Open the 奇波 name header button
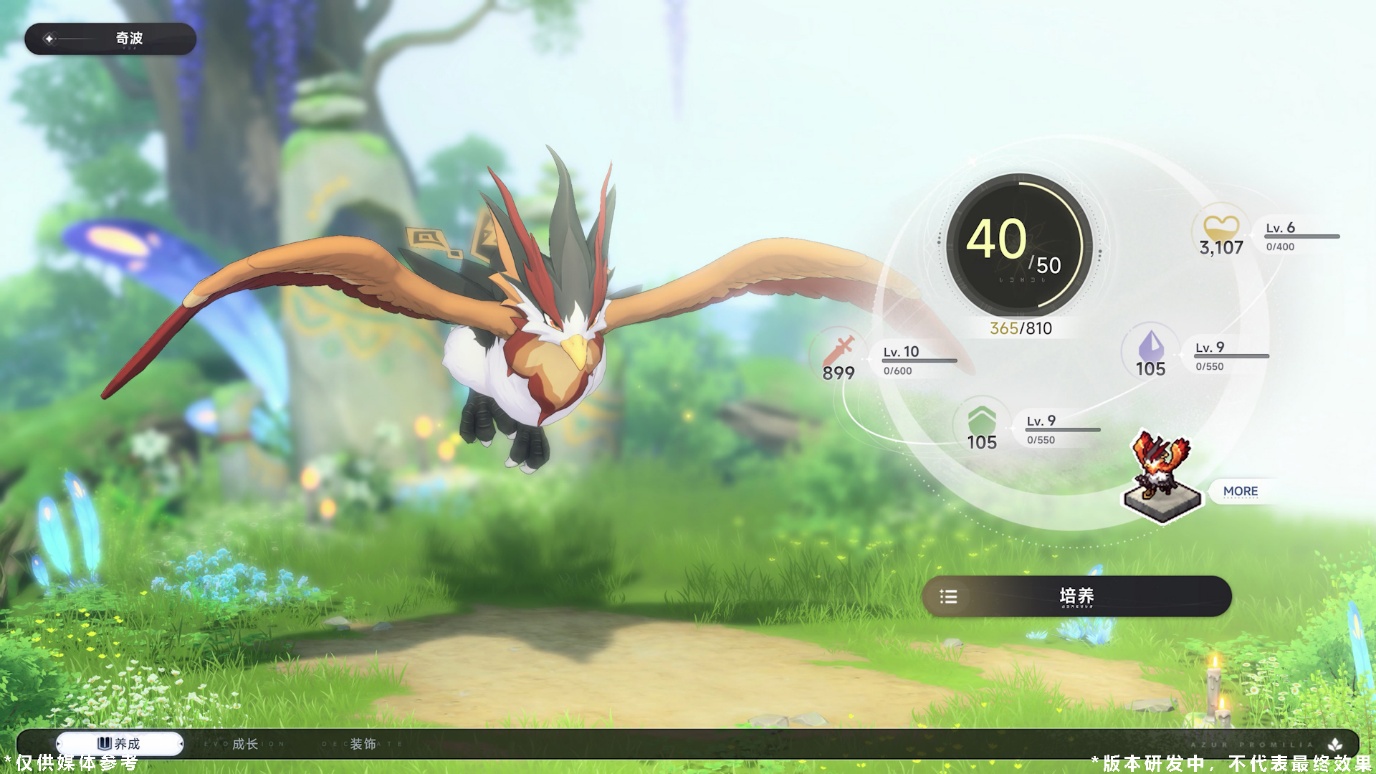This screenshot has width=1376, height=774. click(x=110, y=39)
